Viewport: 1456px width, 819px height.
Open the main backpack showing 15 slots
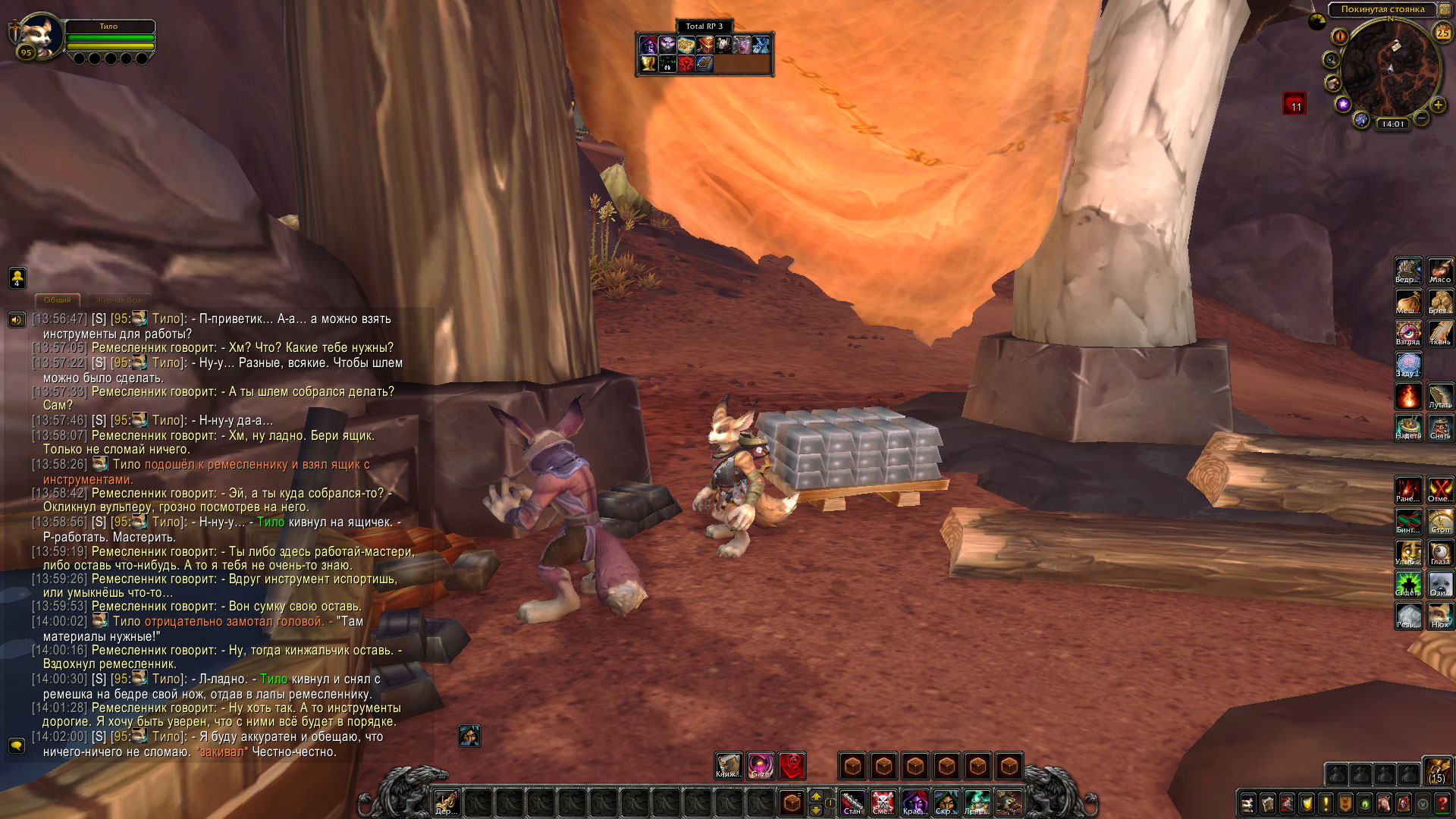coord(1436,770)
